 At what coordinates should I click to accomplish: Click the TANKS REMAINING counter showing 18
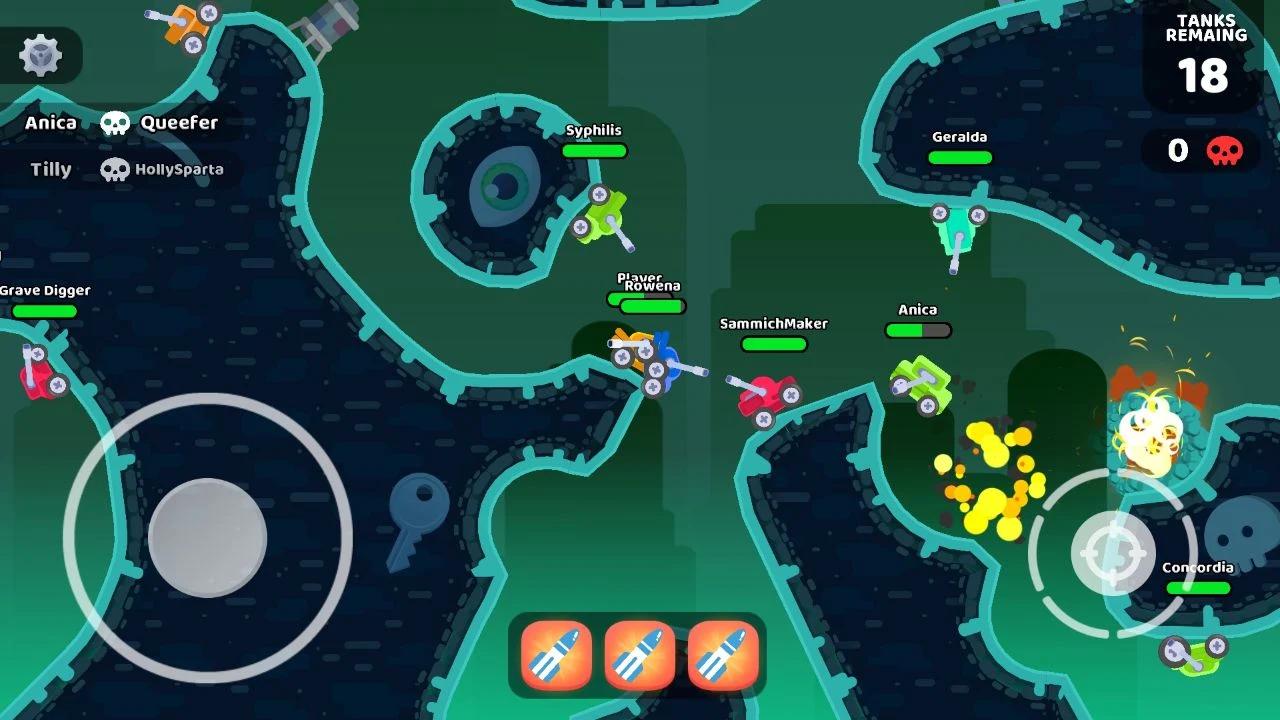(1203, 73)
